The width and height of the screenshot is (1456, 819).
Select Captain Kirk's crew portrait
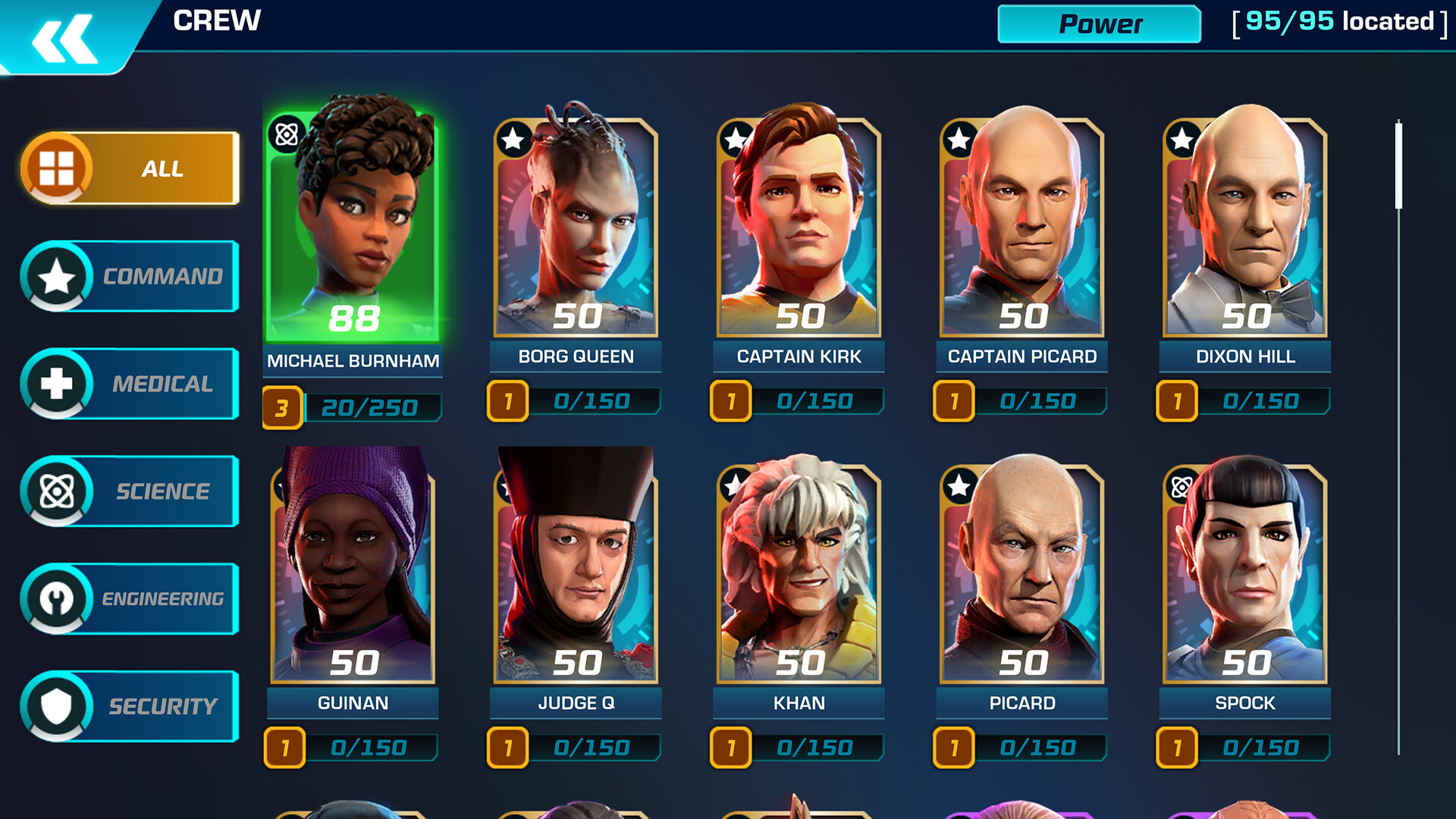796,227
